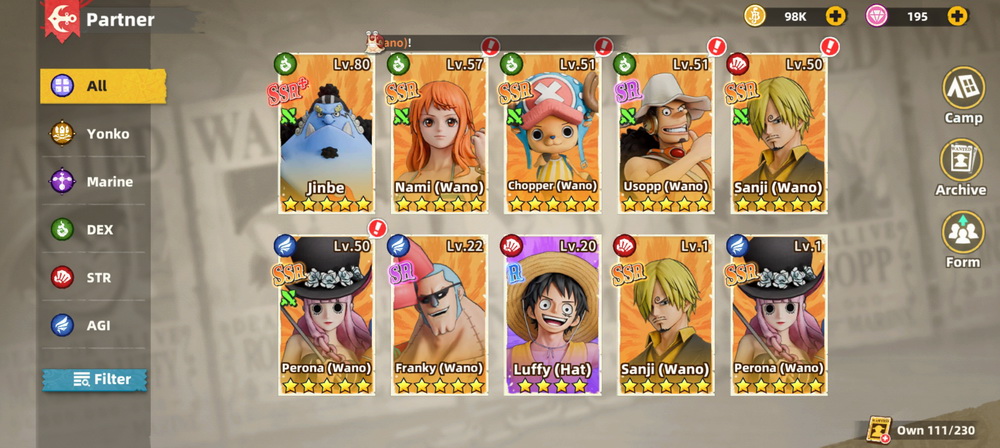The height and width of the screenshot is (448, 1000).
Task: Open the Form team menu
Action: (x=963, y=239)
